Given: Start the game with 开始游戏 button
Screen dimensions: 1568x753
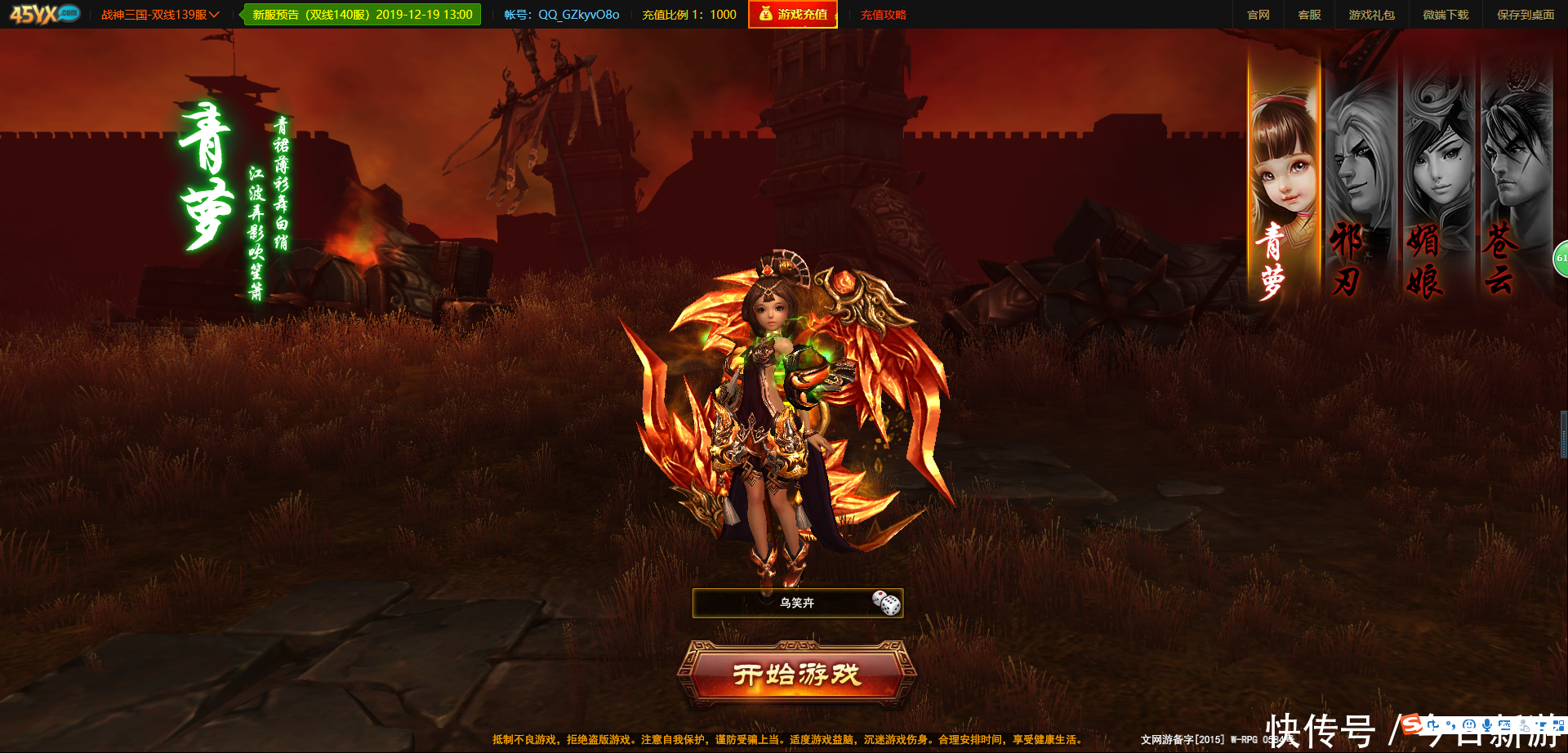Looking at the screenshot, I should [796, 675].
